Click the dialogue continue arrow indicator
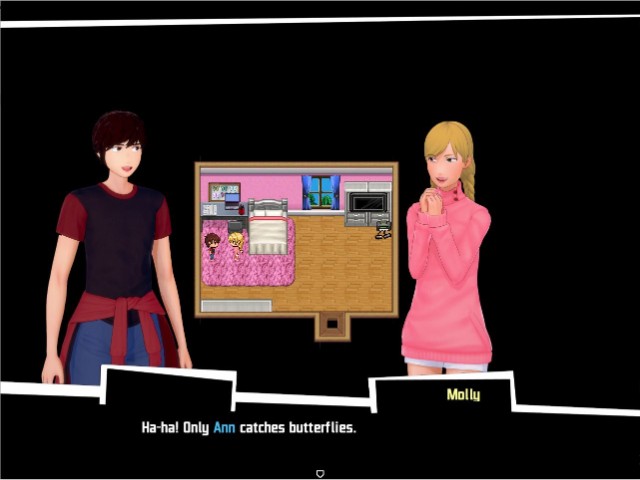This screenshot has width=640, height=480. point(320,473)
